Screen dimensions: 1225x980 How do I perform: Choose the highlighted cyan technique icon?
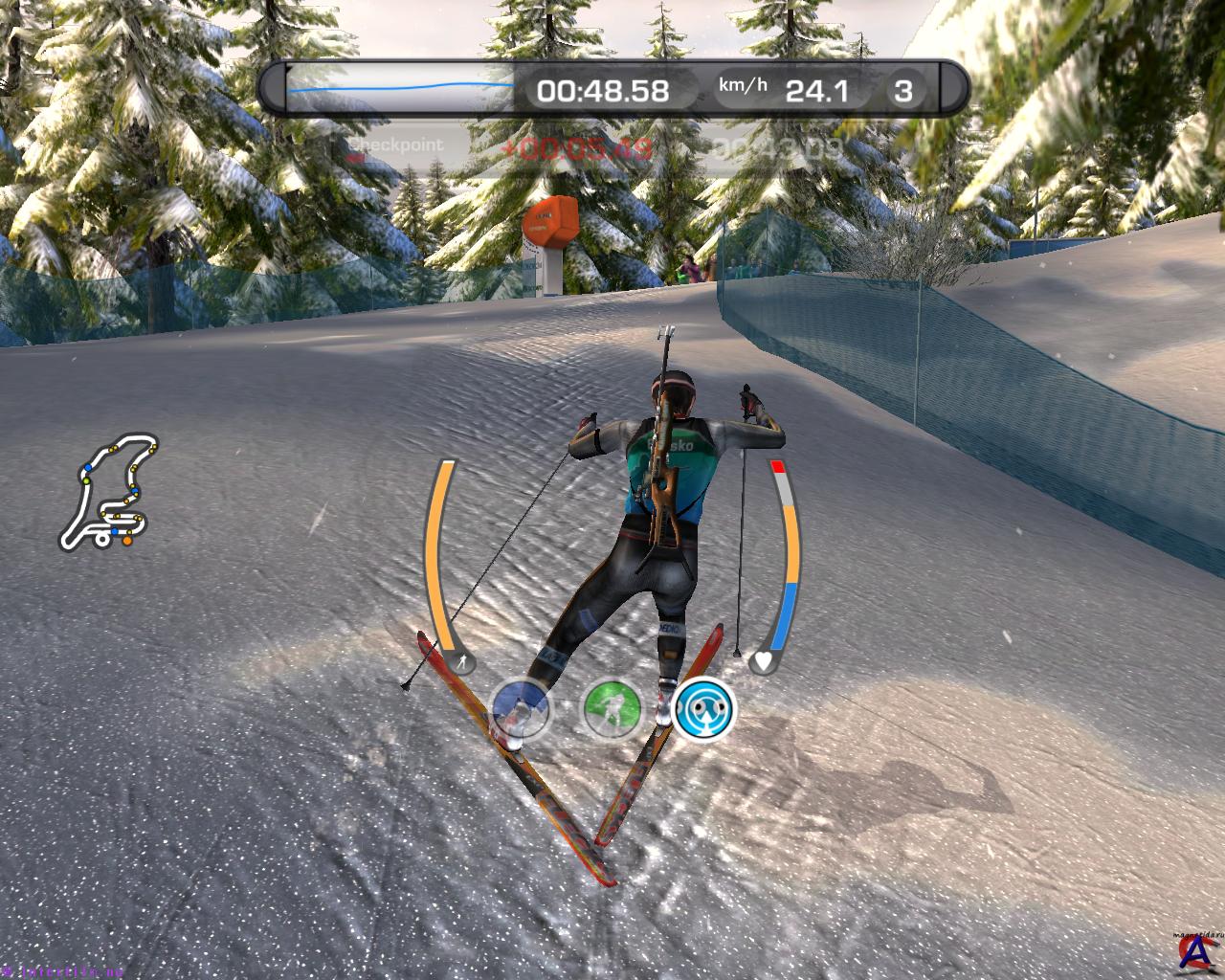702,710
